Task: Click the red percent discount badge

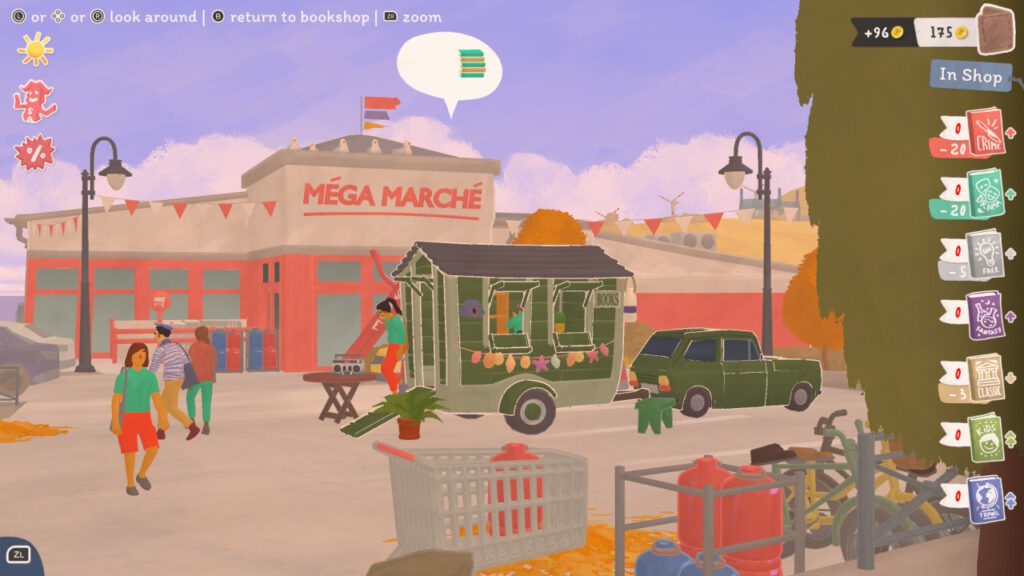Action: pyautogui.click(x=33, y=153)
